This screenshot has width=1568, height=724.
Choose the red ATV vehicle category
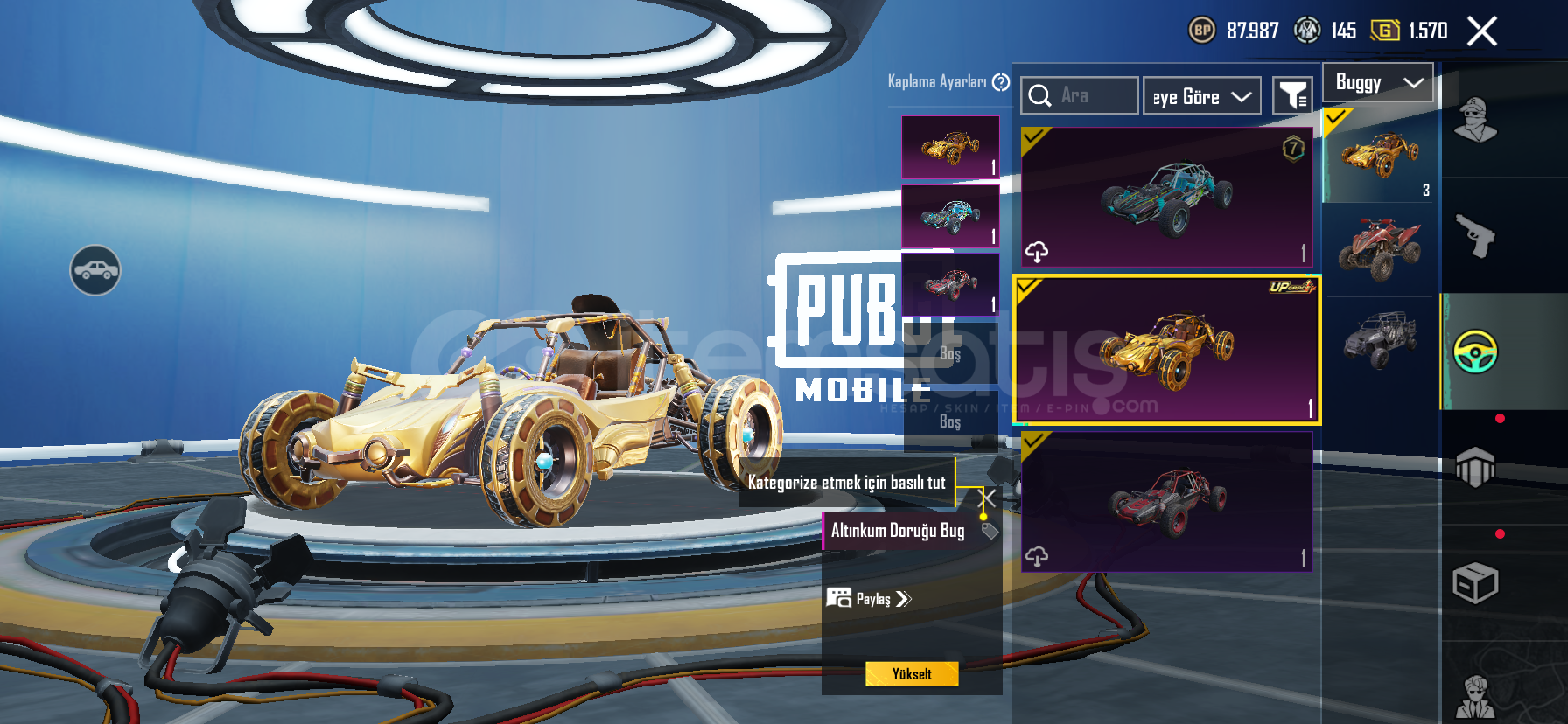1379,248
